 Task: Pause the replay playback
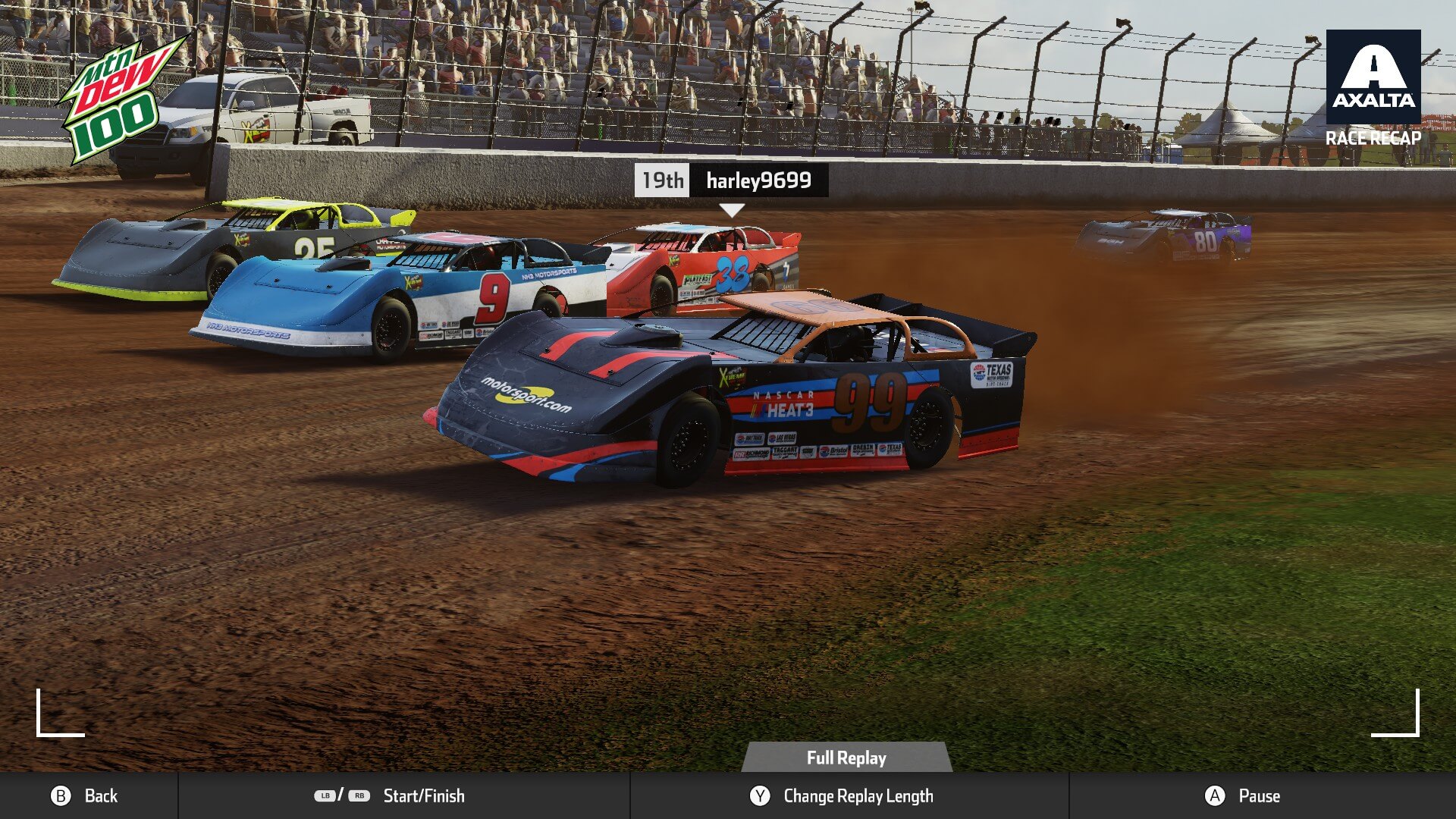tap(1242, 795)
